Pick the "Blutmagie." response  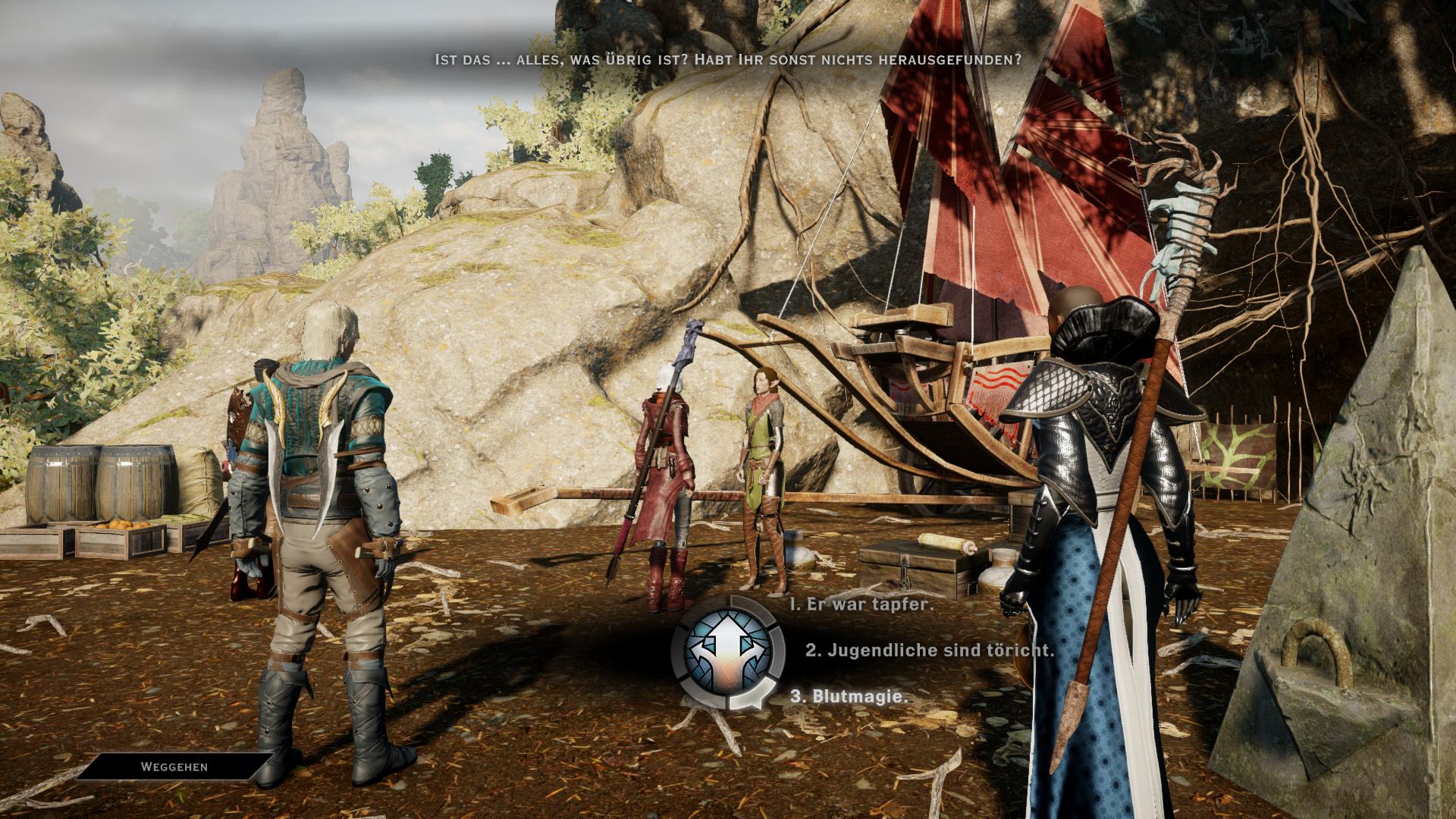click(849, 696)
